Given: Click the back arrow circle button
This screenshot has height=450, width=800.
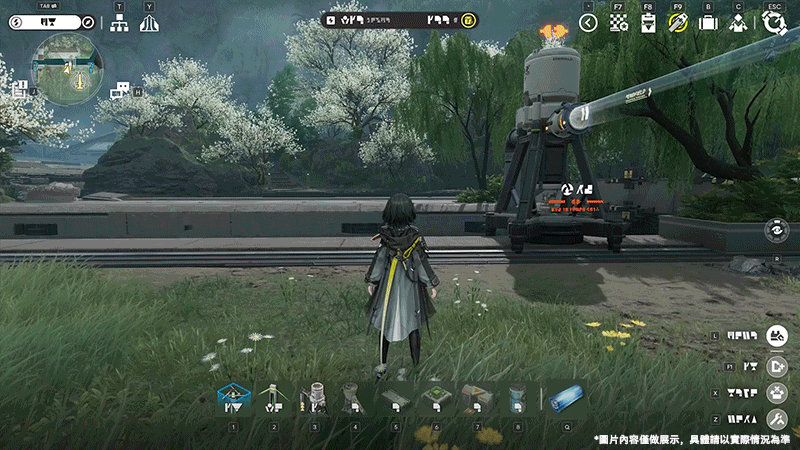Looking at the screenshot, I should (589, 22).
